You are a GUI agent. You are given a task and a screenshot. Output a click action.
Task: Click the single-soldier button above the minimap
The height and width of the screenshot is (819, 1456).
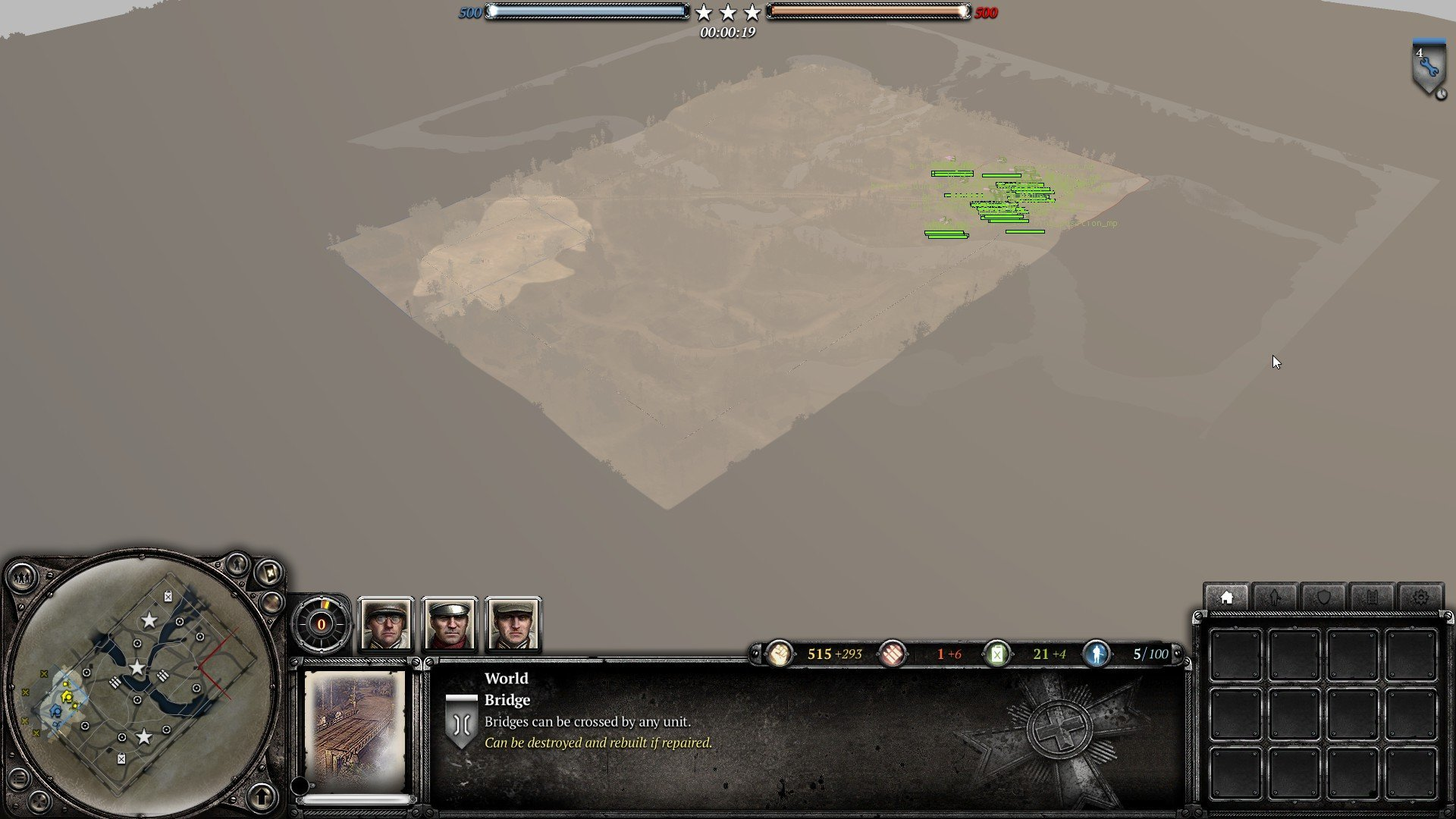tap(237, 563)
